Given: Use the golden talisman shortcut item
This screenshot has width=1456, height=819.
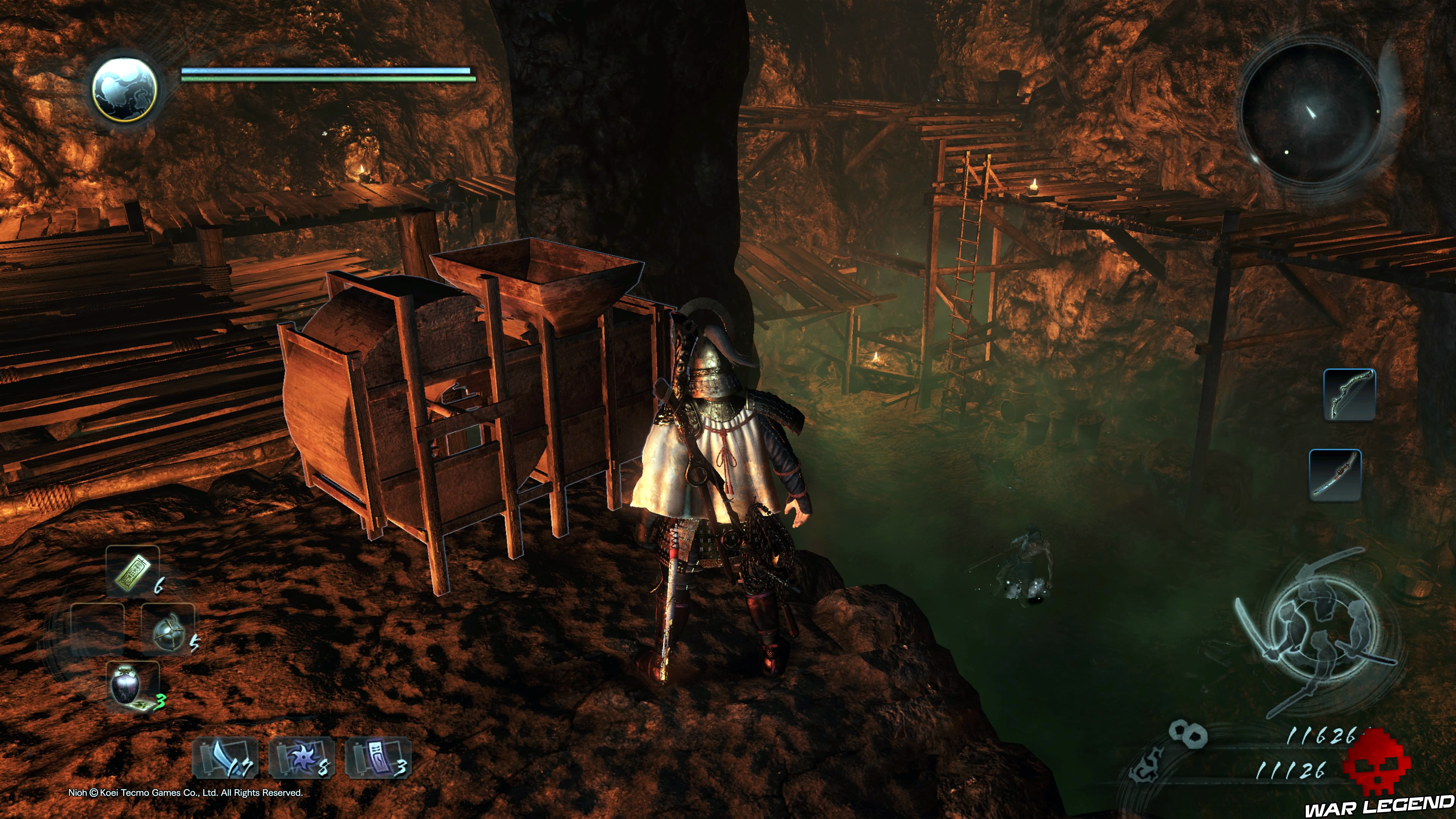Looking at the screenshot, I should (133, 573).
